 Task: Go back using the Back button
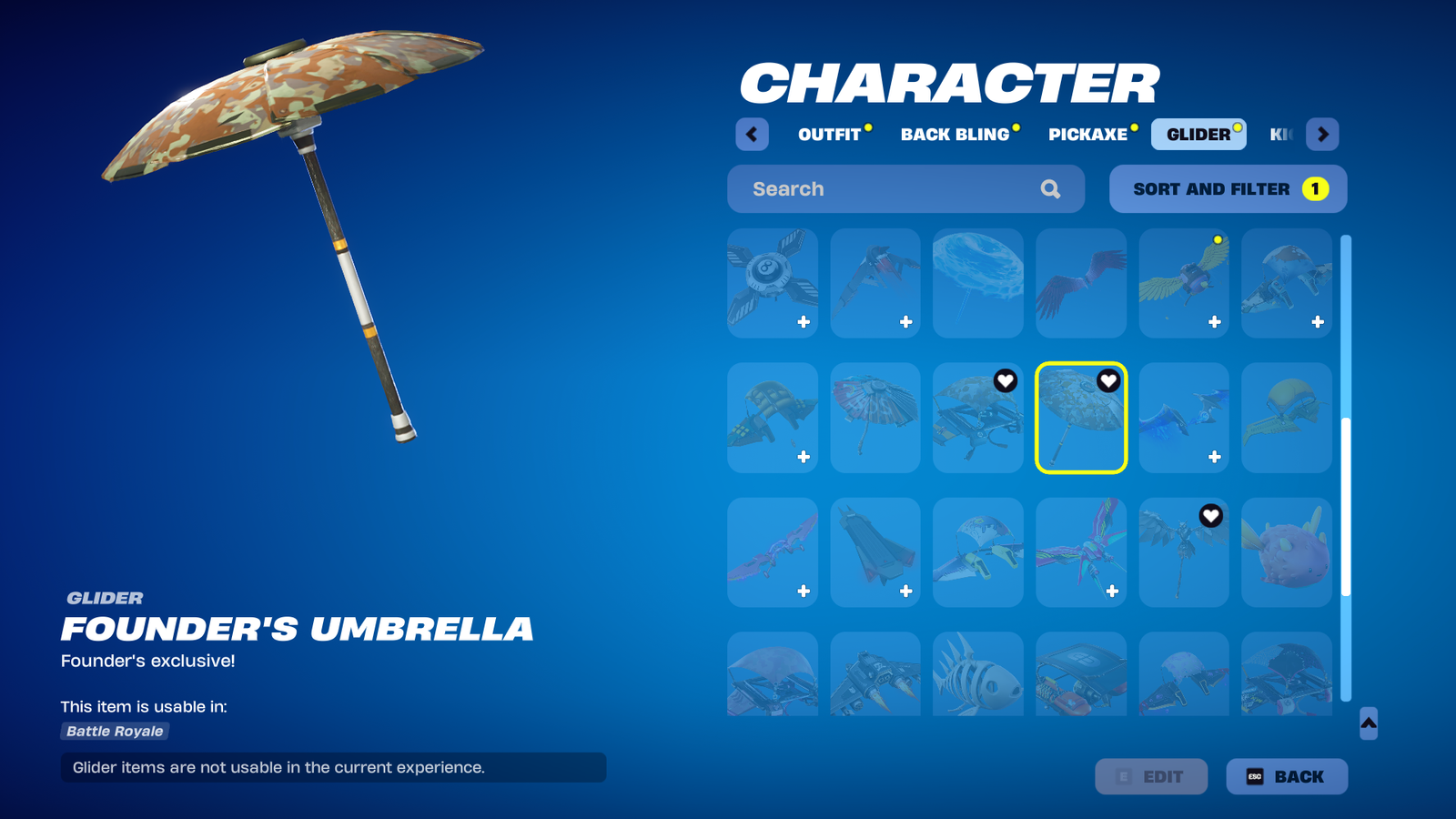(1286, 776)
